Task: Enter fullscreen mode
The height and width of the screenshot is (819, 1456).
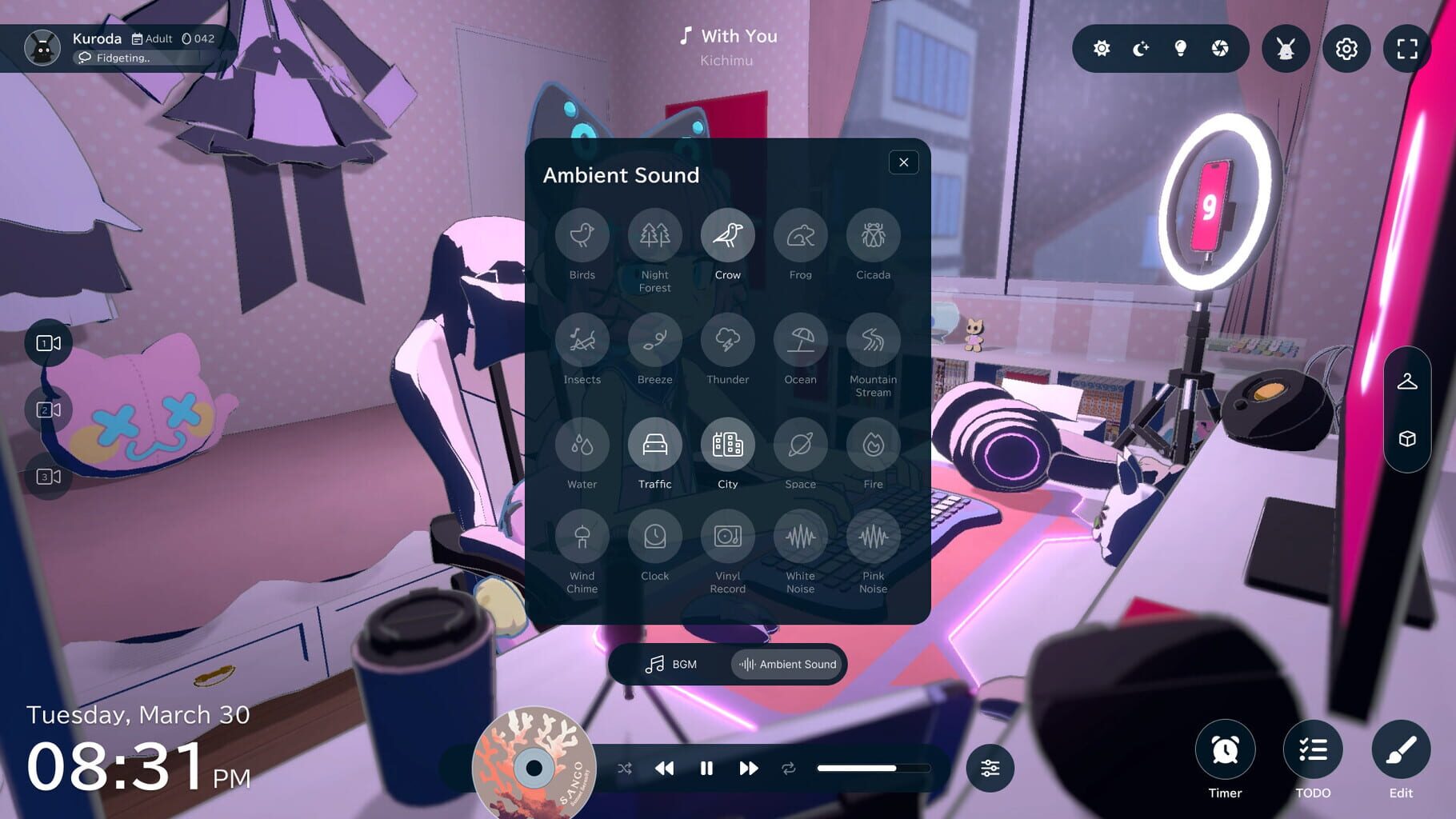Action: point(1406,49)
